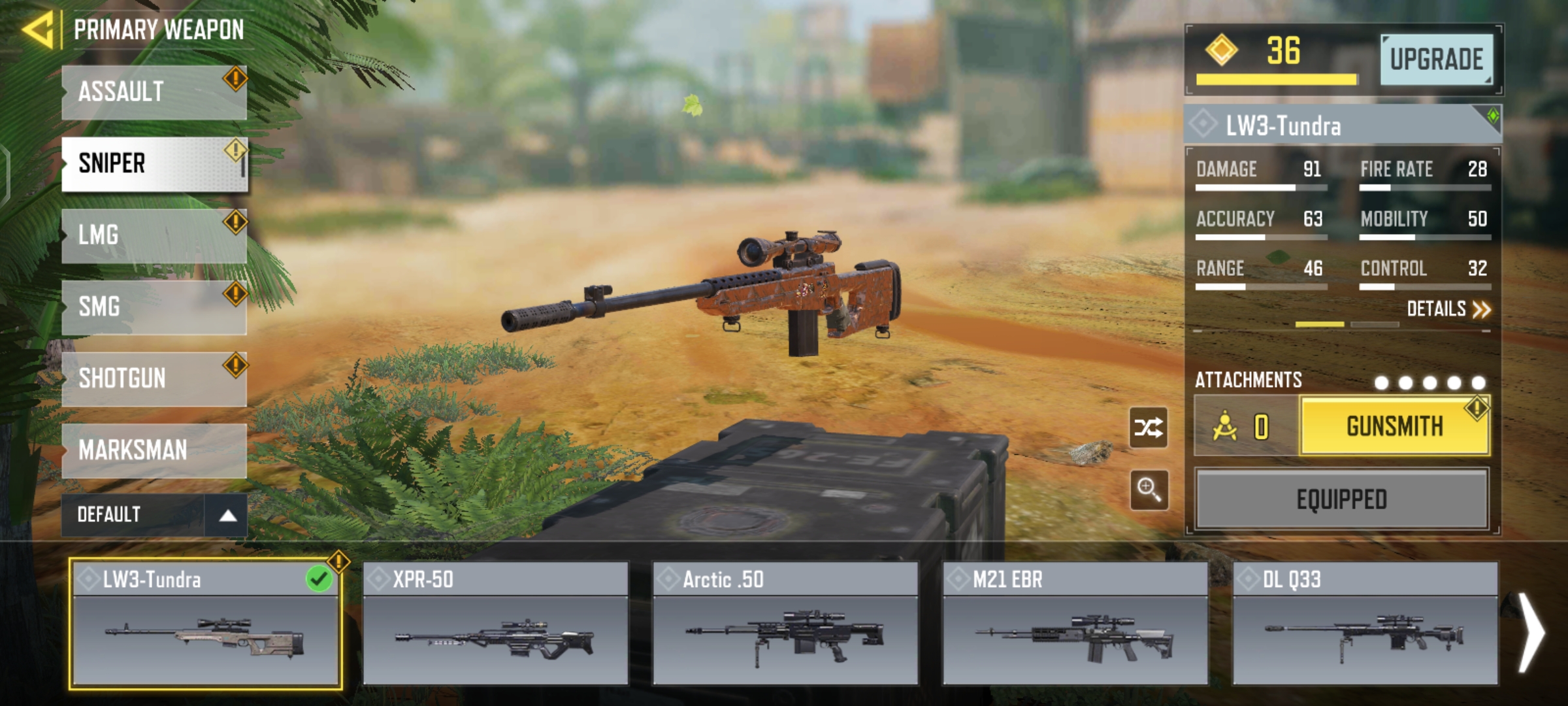
Task: Show the SMG weapon list
Action: [x=154, y=307]
